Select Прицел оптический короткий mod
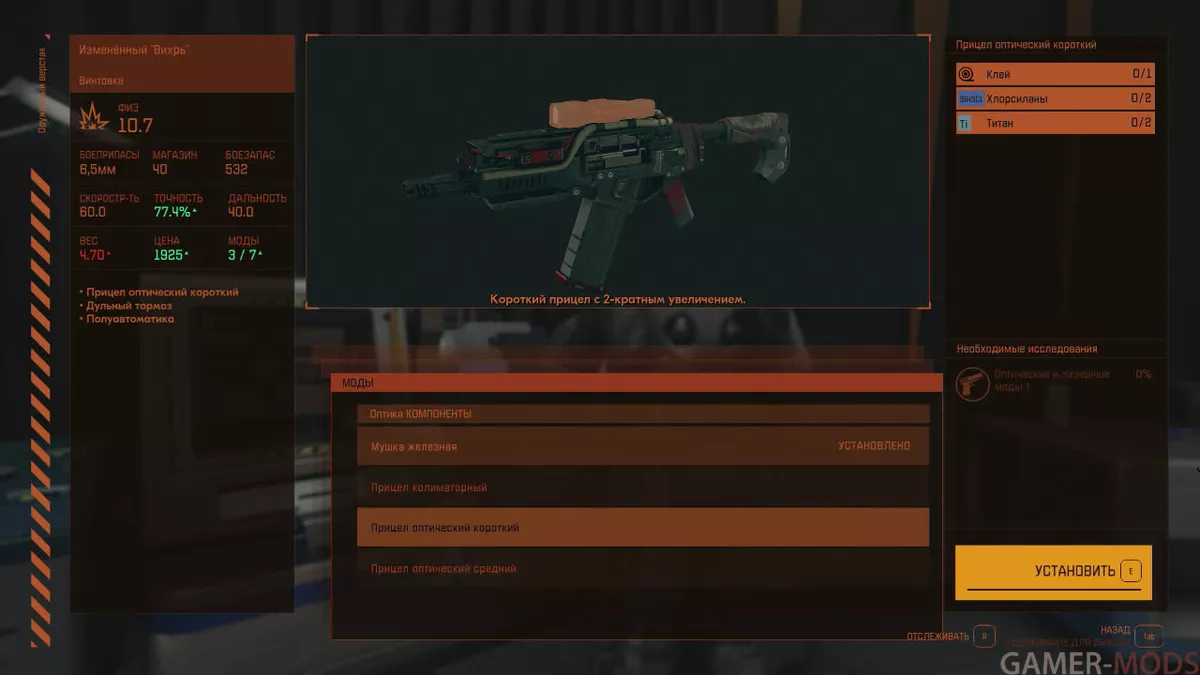Image resolution: width=1200 pixels, height=675 pixels. (642, 527)
